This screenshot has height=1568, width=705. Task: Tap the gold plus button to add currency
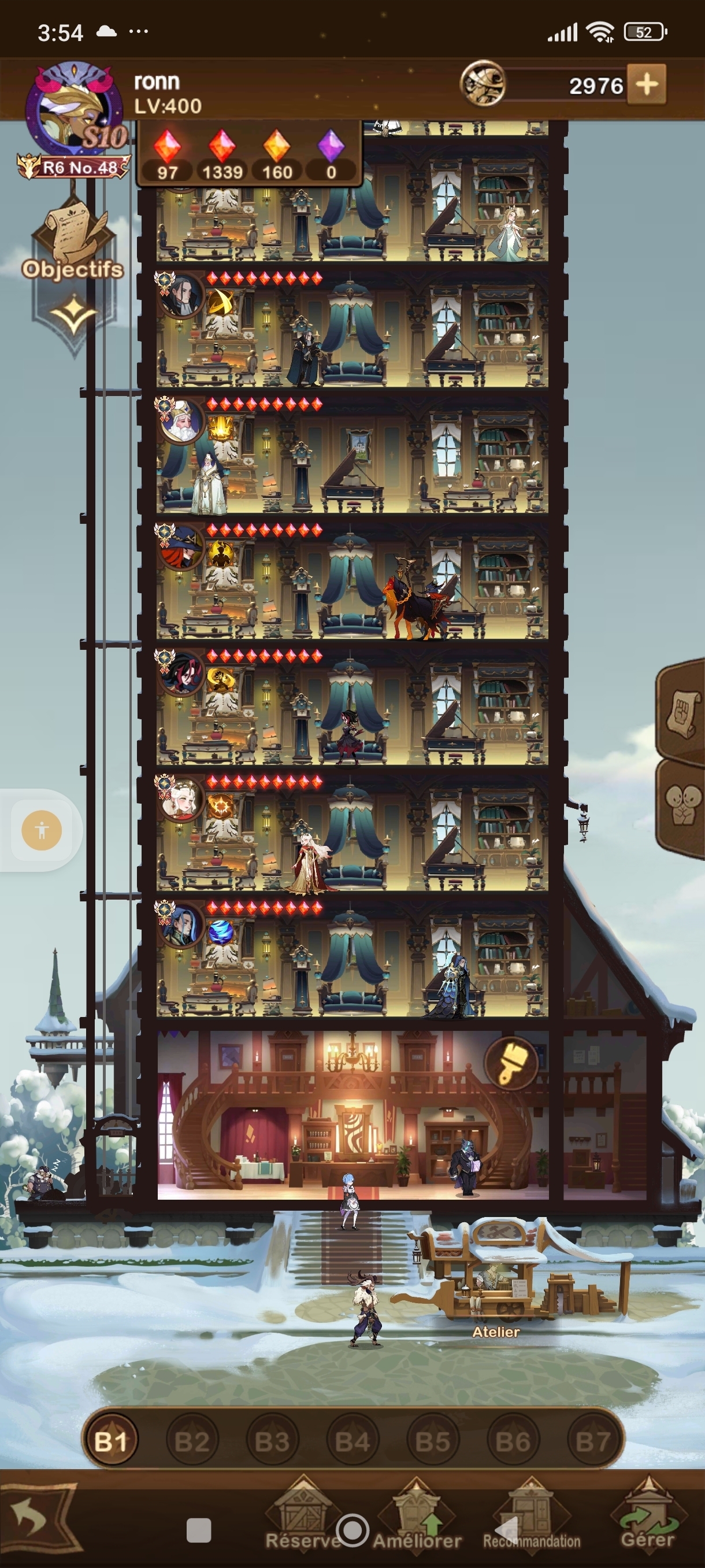point(647,84)
